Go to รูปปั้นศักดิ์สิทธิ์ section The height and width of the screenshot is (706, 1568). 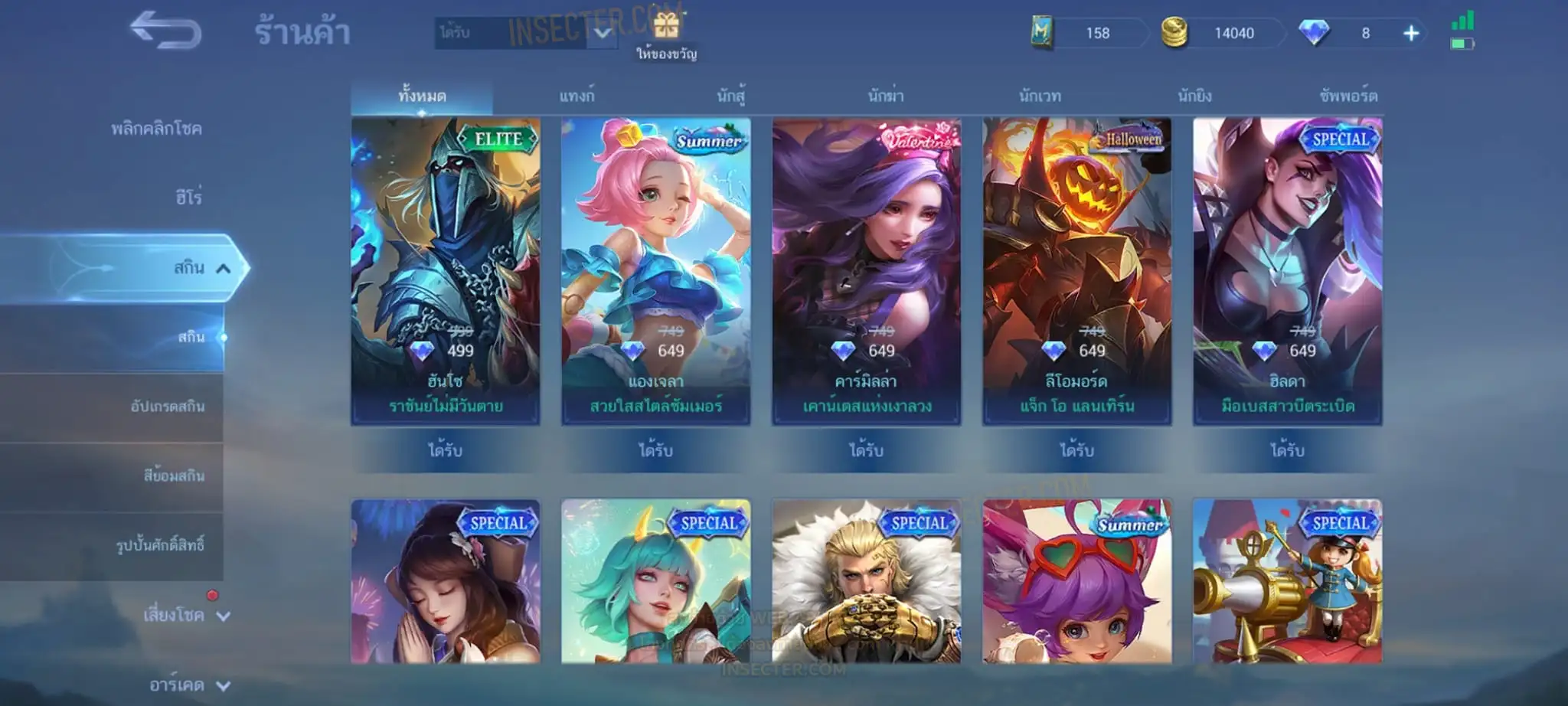(x=160, y=545)
